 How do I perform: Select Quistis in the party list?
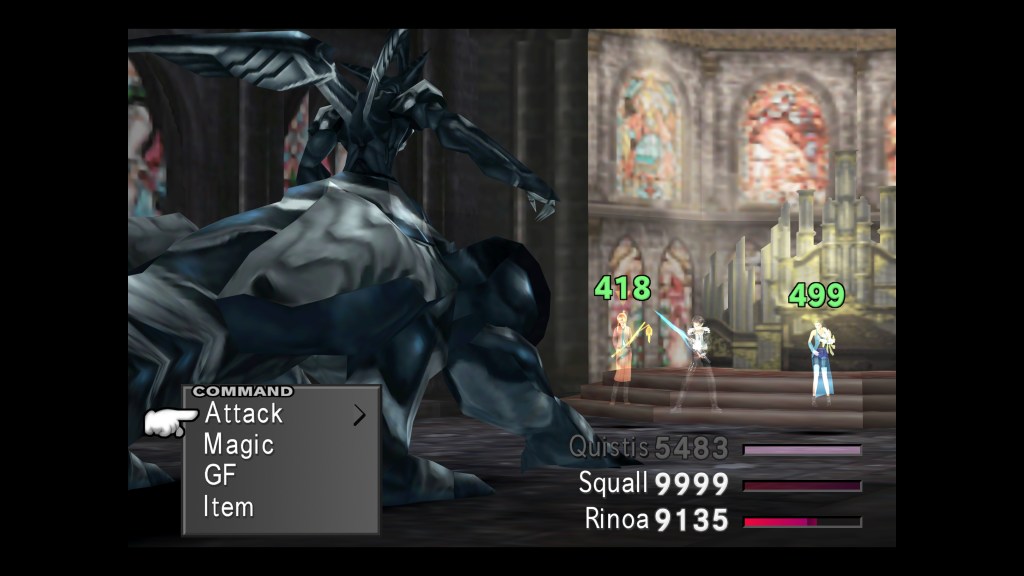pos(609,448)
